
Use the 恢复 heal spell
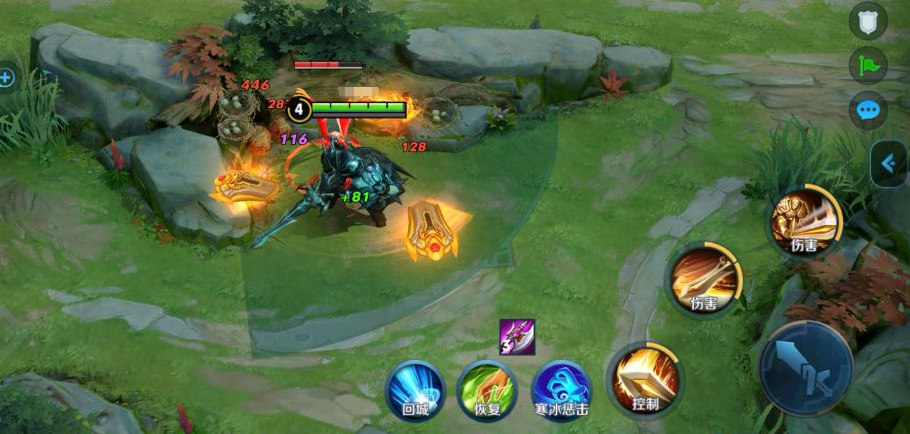coord(487,388)
